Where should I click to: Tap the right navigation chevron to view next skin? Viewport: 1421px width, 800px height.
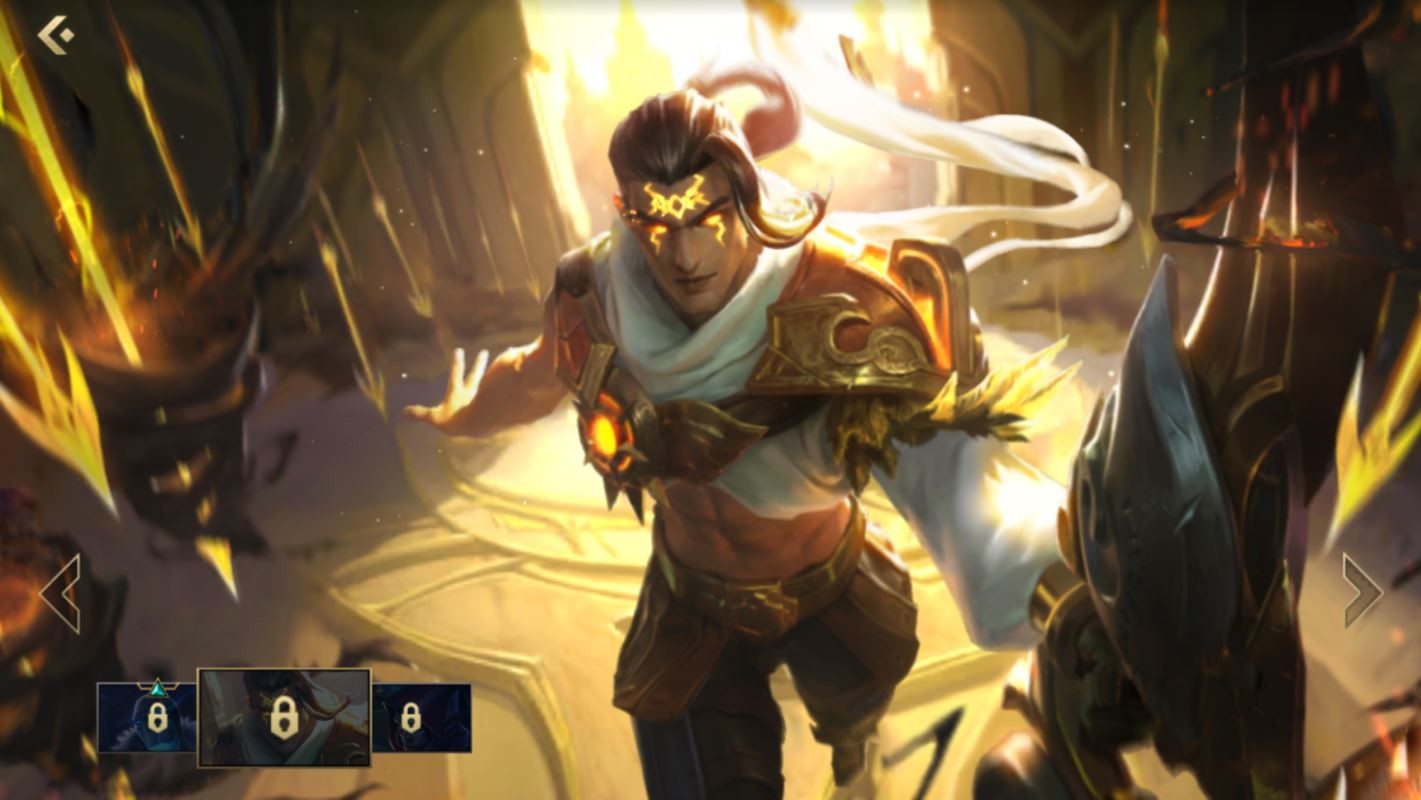click(1362, 592)
